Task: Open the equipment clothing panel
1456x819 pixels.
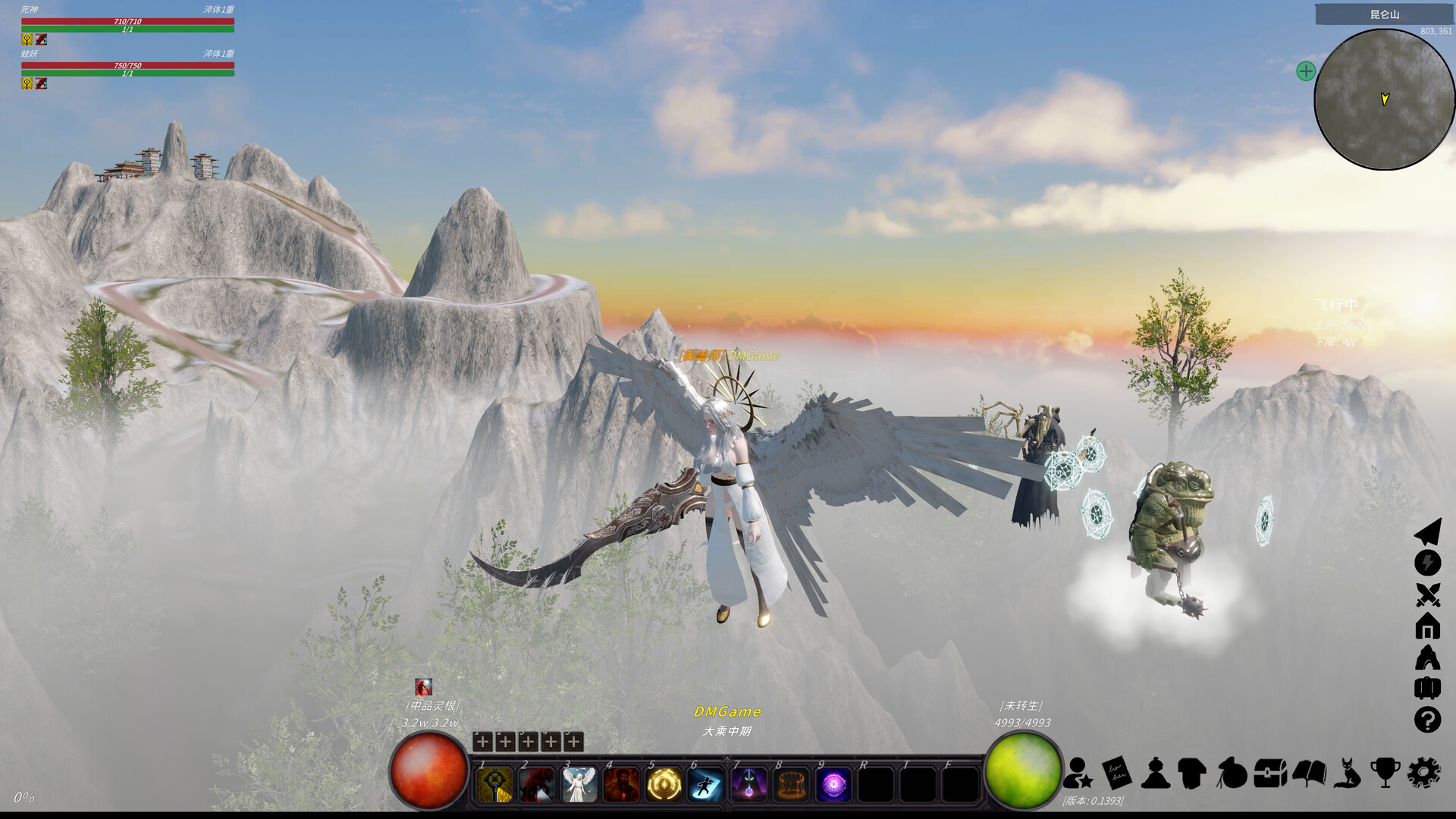Action: 1192,773
